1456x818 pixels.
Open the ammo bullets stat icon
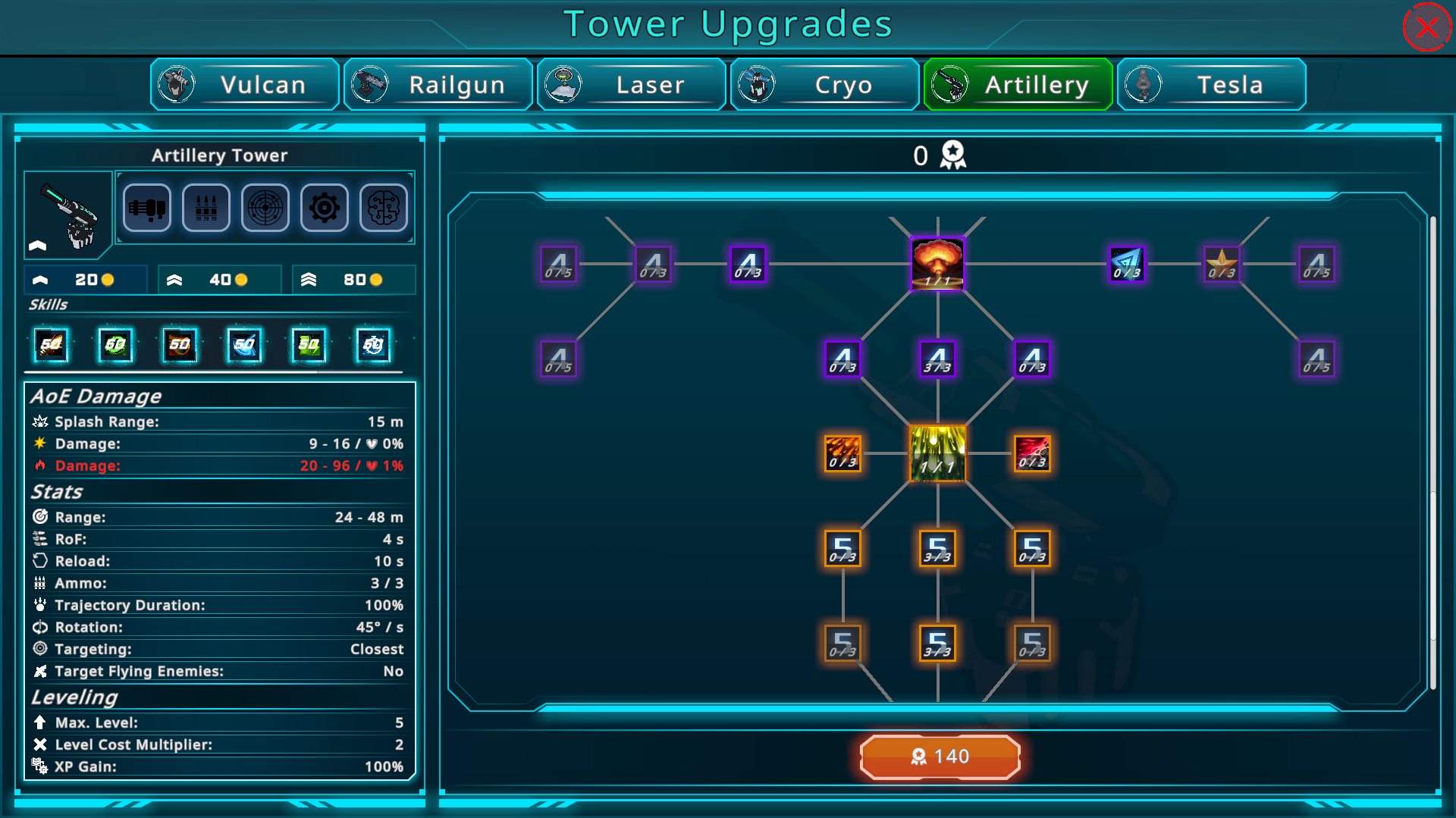(206, 208)
